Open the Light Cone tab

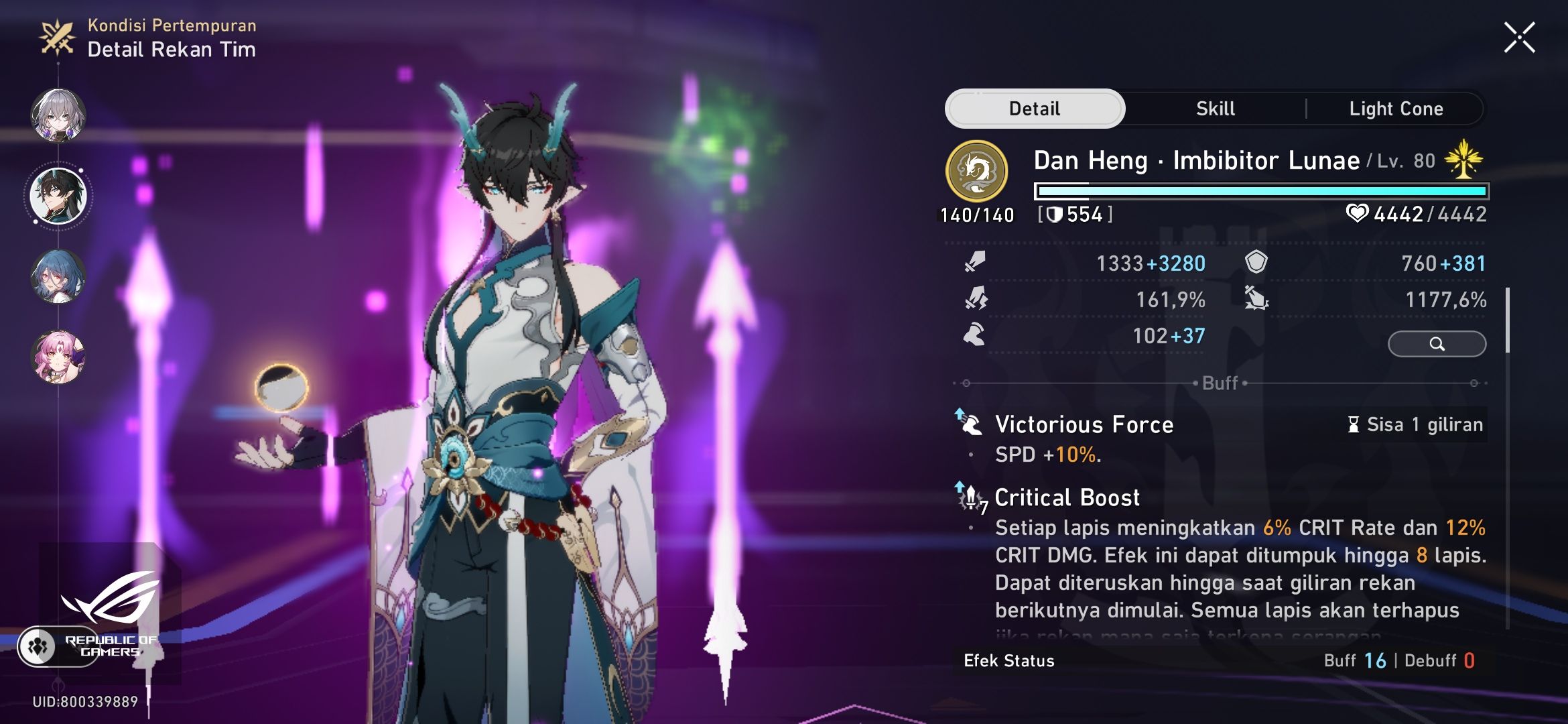point(1396,109)
